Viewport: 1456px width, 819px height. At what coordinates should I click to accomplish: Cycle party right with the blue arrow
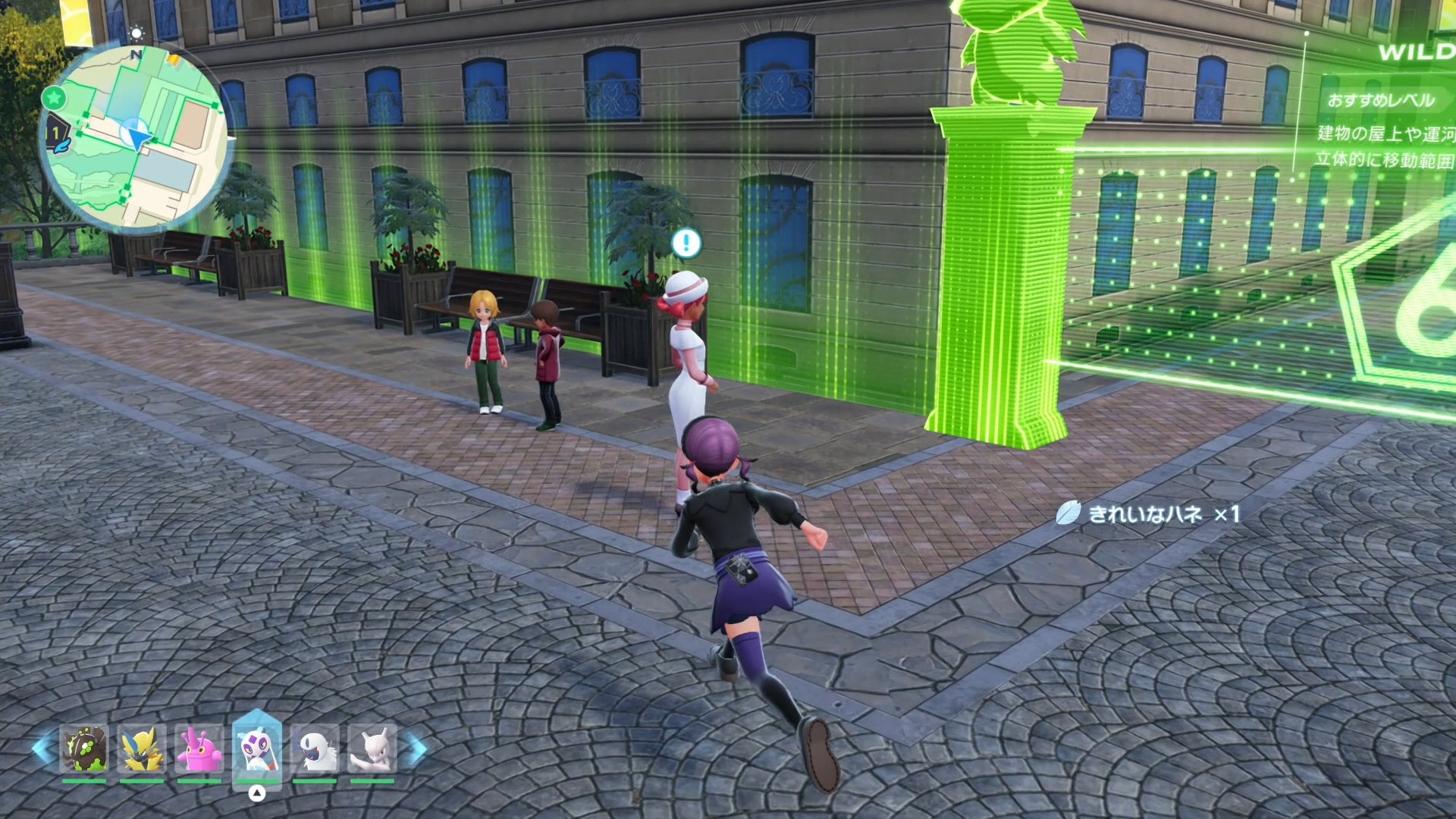416,747
